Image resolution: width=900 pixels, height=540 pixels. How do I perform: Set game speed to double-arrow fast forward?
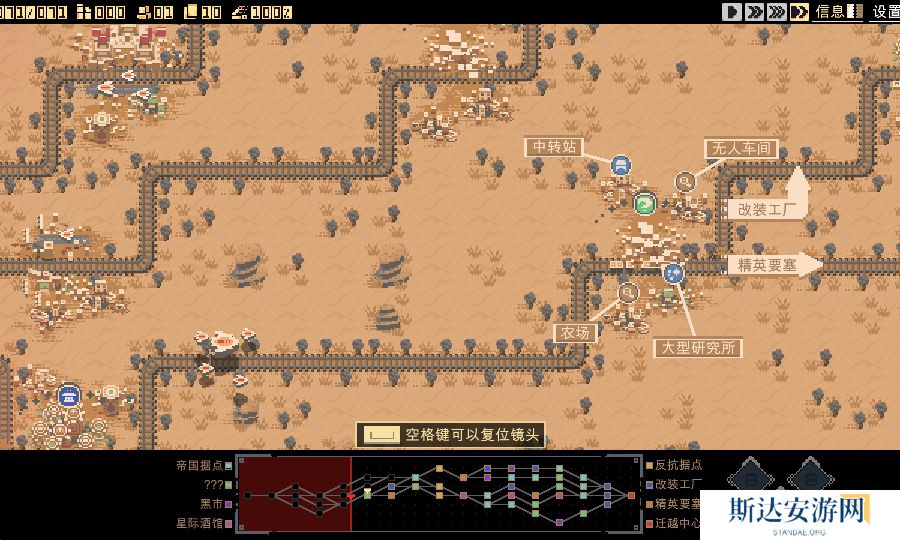(754, 12)
